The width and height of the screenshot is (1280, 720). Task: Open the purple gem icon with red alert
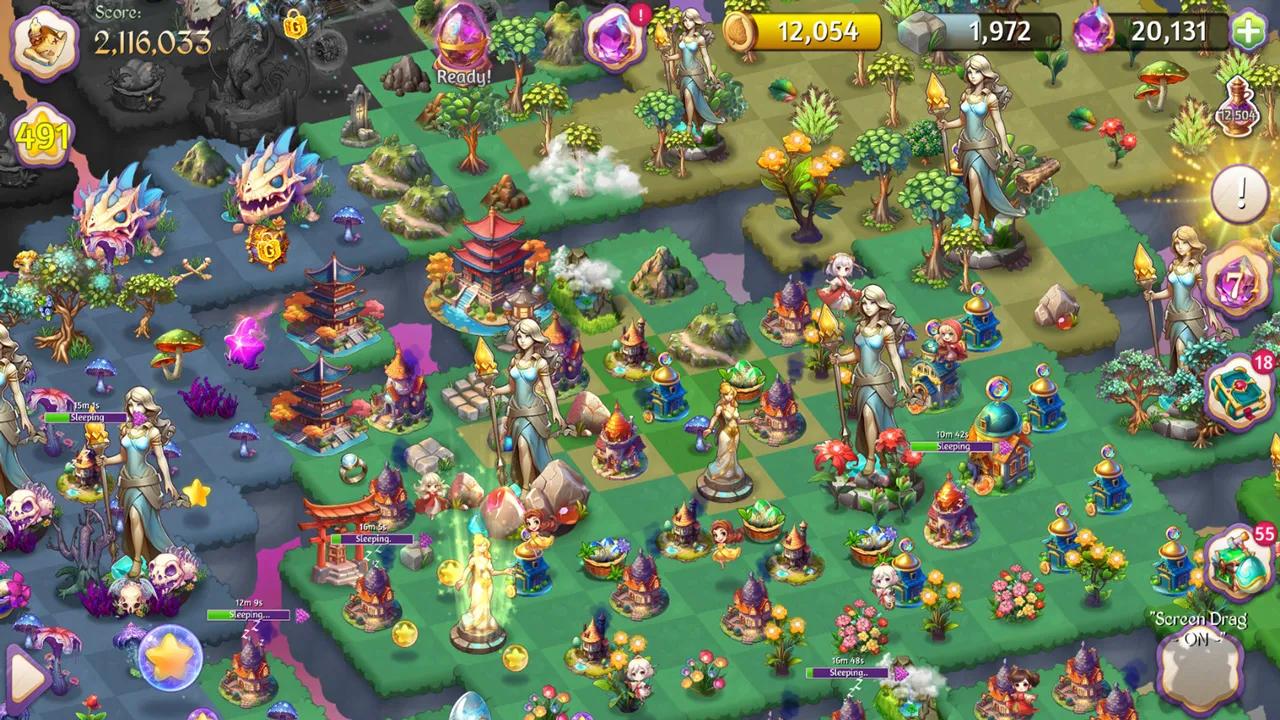point(613,38)
